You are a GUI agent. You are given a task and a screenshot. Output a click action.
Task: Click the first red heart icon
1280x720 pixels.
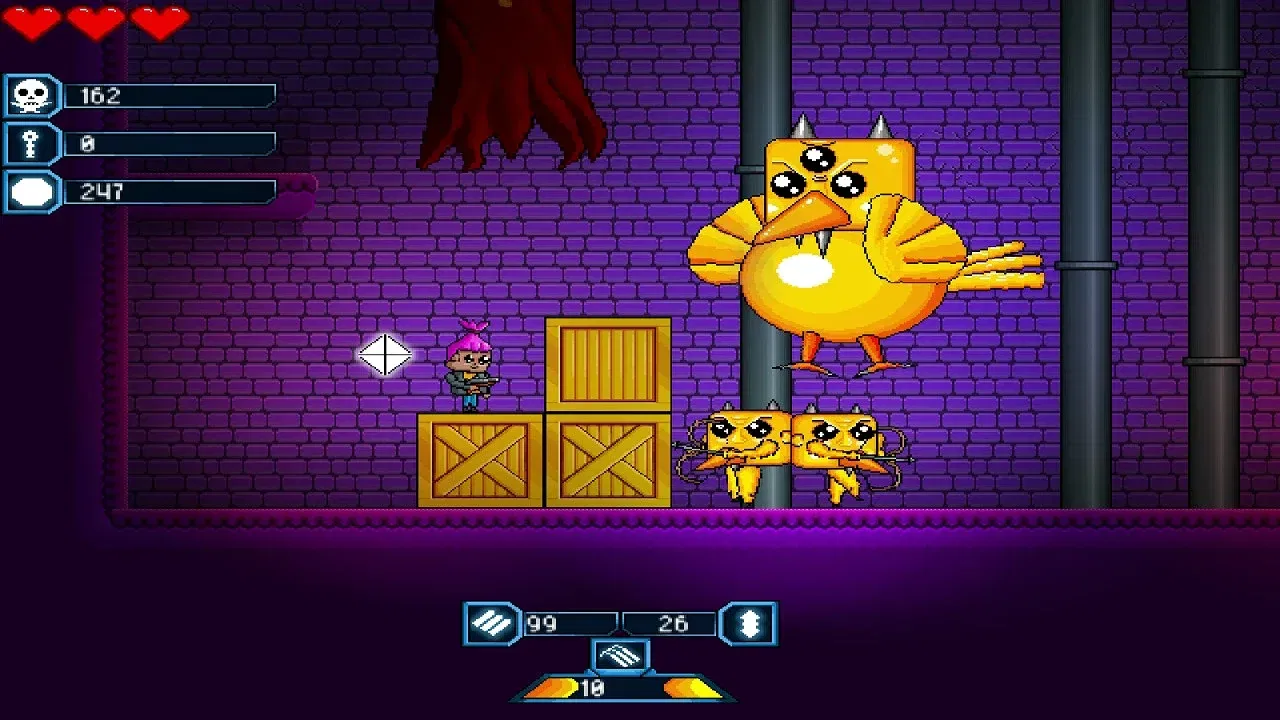[30, 21]
